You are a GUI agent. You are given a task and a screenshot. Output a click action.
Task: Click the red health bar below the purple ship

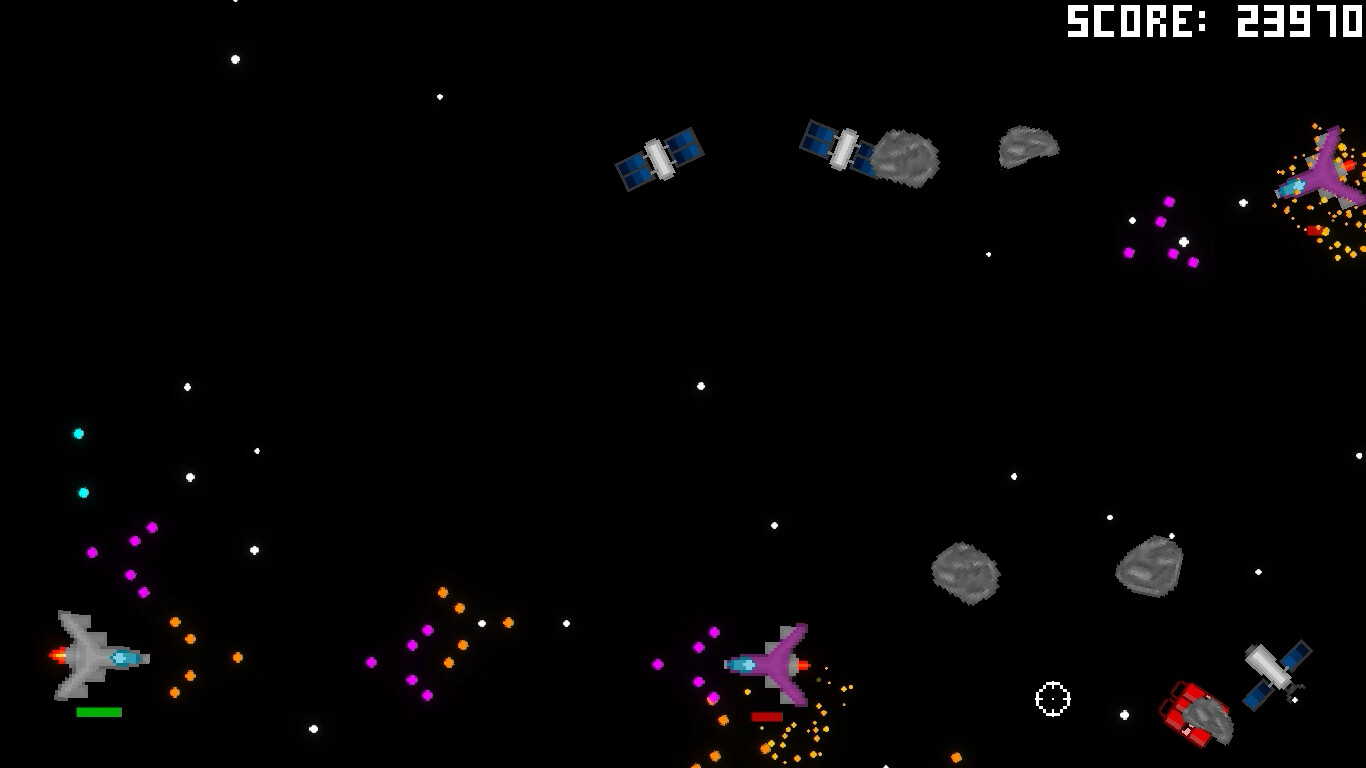[765, 716]
